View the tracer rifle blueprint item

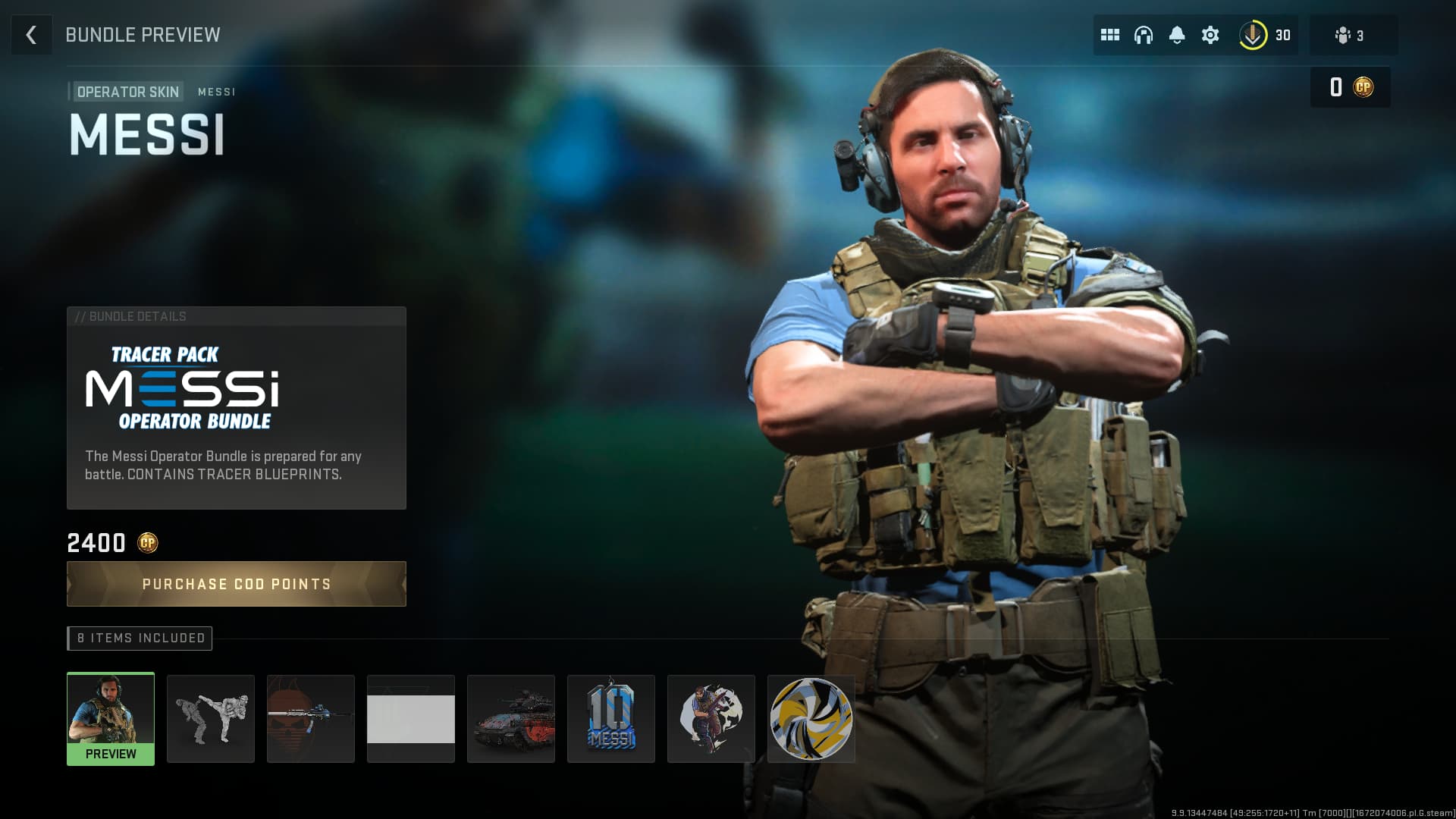coord(311,718)
